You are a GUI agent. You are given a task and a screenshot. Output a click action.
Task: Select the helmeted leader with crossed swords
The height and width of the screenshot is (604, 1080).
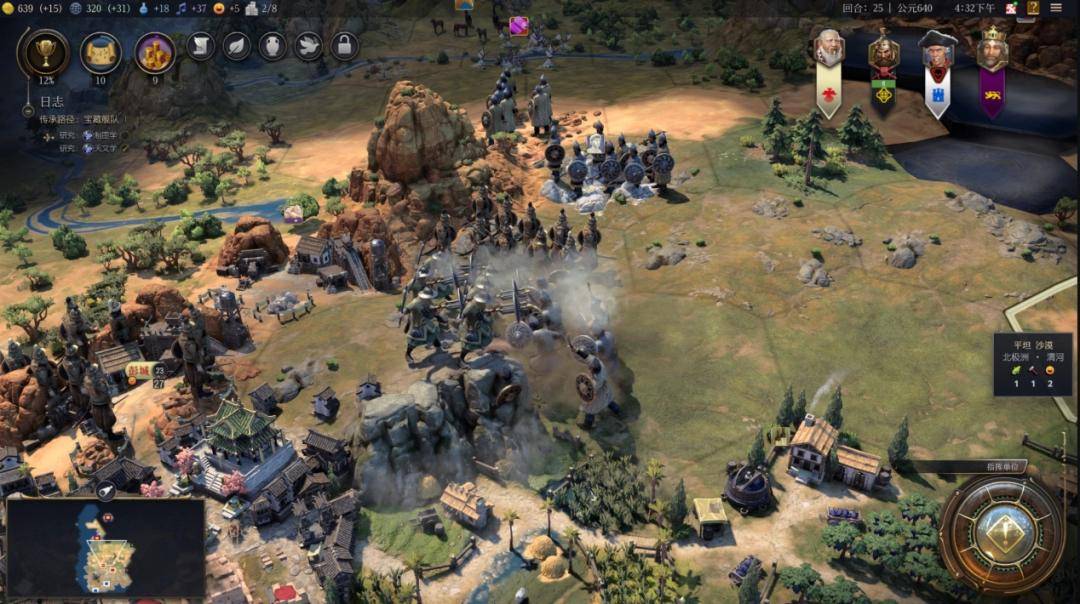pyautogui.click(x=883, y=52)
